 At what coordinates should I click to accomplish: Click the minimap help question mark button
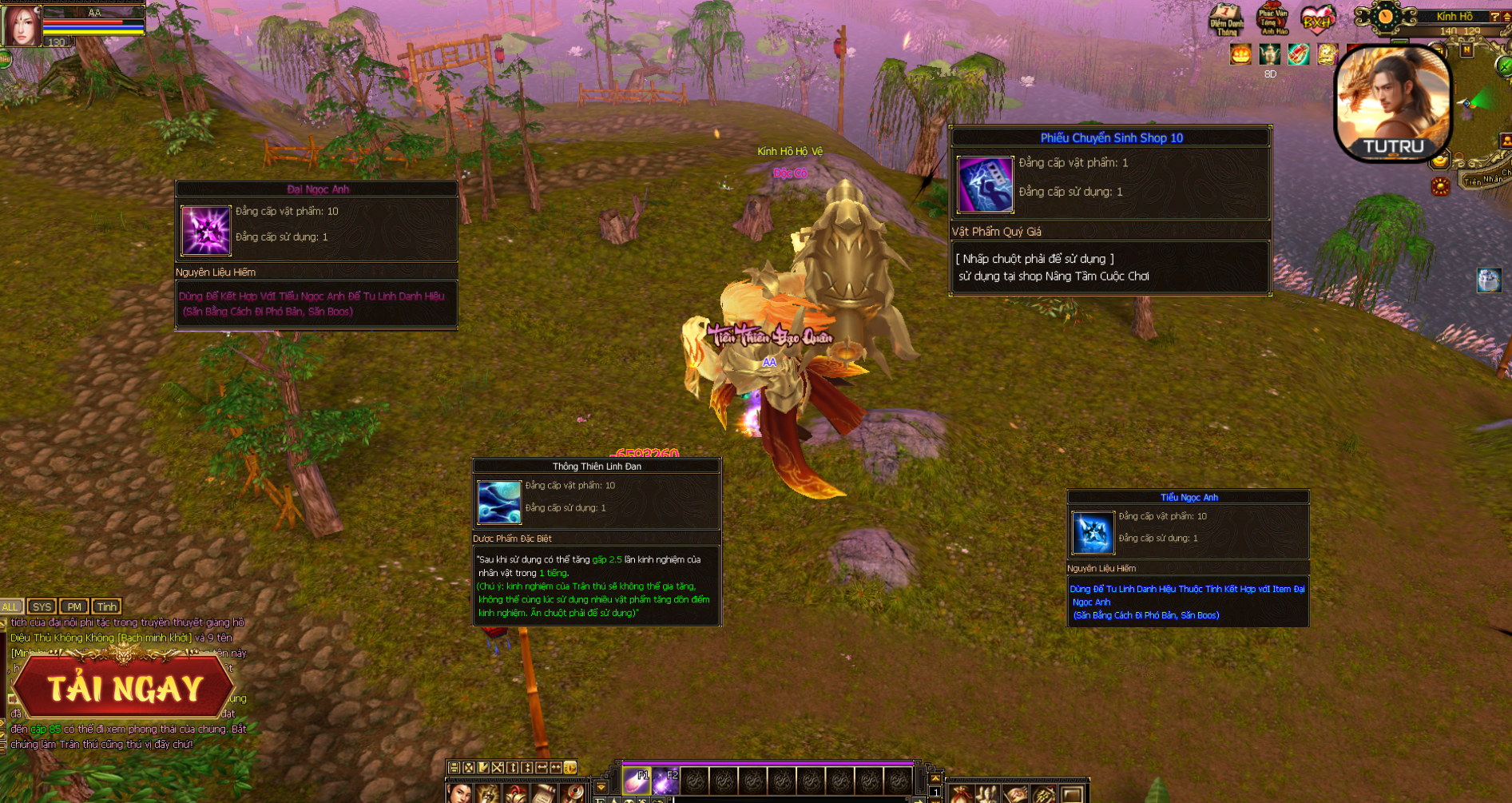(x=1494, y=17)
